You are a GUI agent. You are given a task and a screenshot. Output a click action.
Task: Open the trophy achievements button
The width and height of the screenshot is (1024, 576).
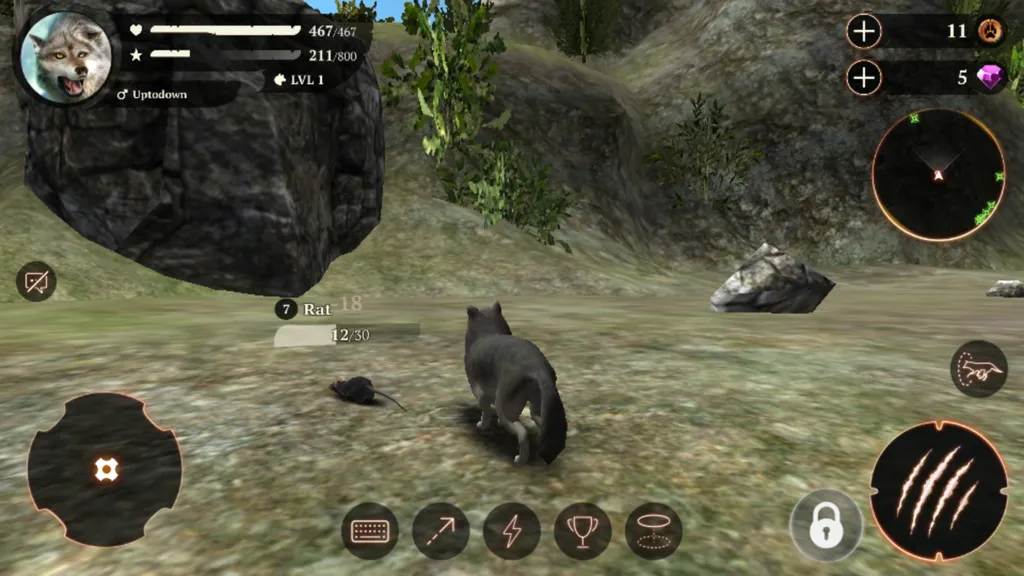(x=583, y=530)
